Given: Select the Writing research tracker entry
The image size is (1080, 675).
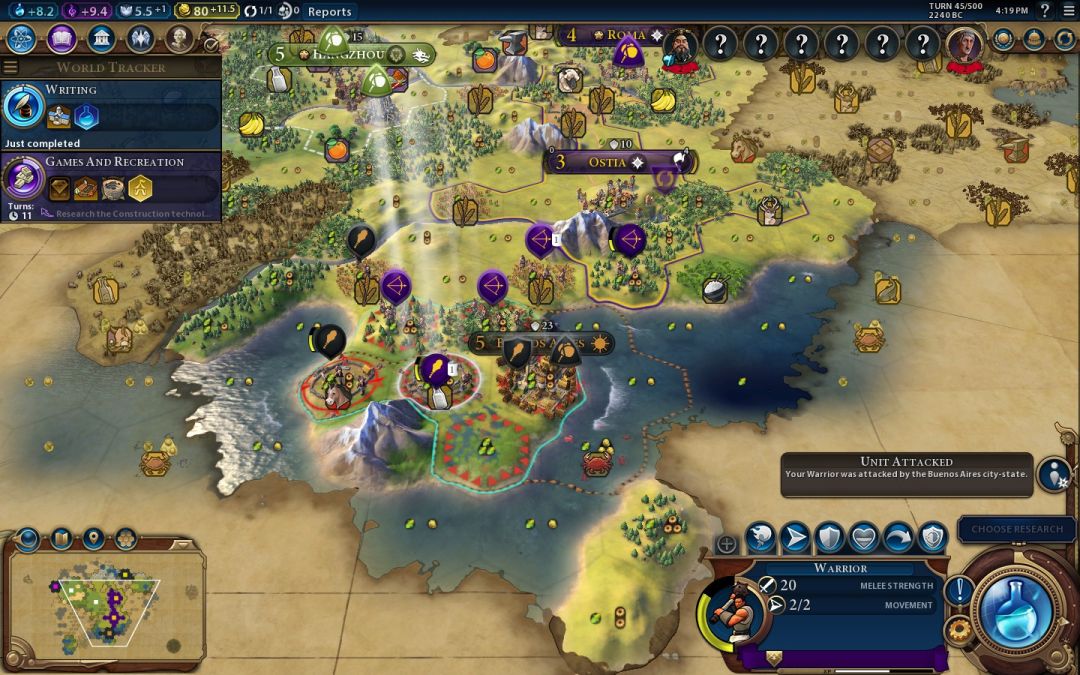Looking at the screenshot, I should pos(110,110).
